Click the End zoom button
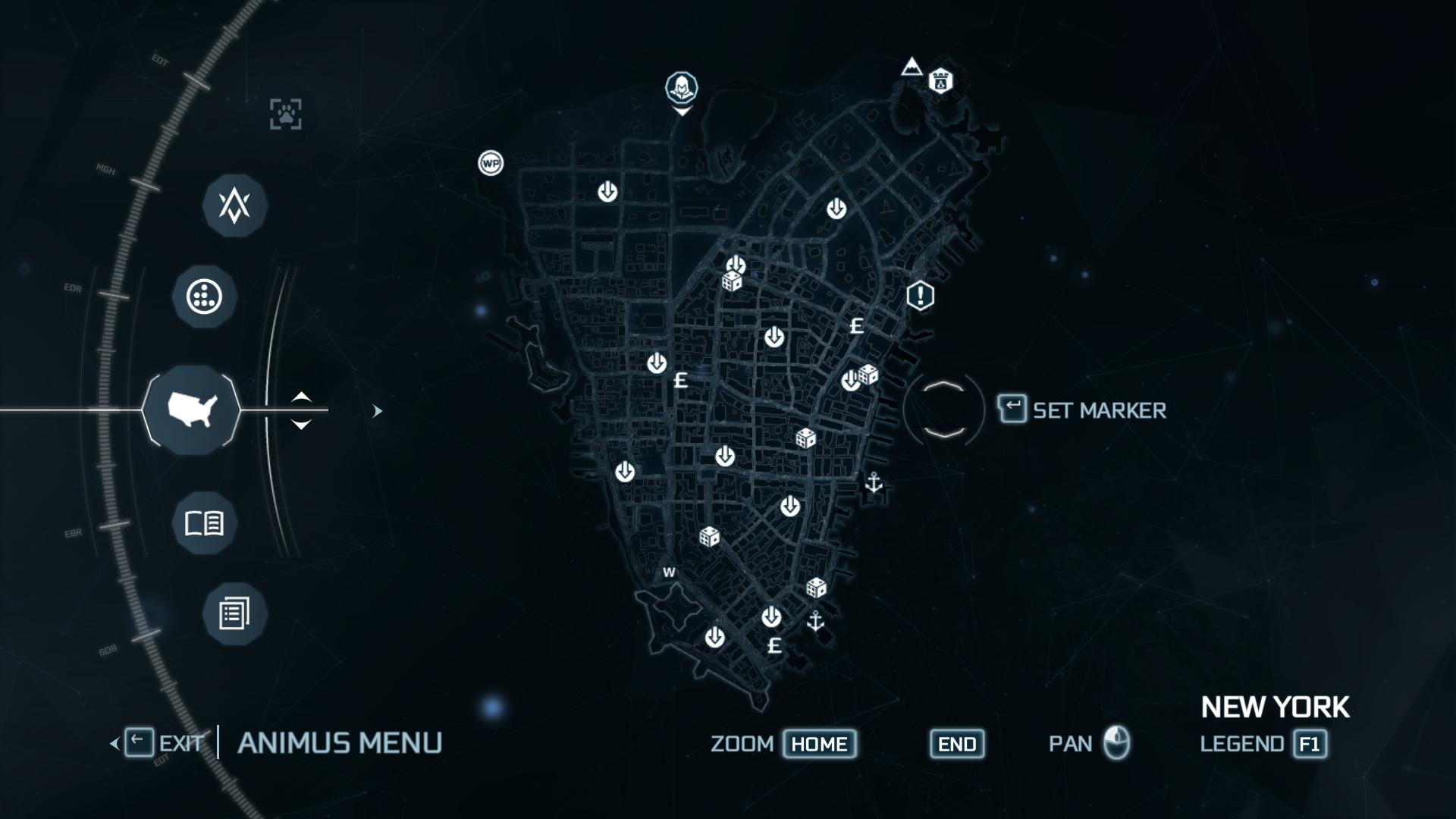 (957, 744)
